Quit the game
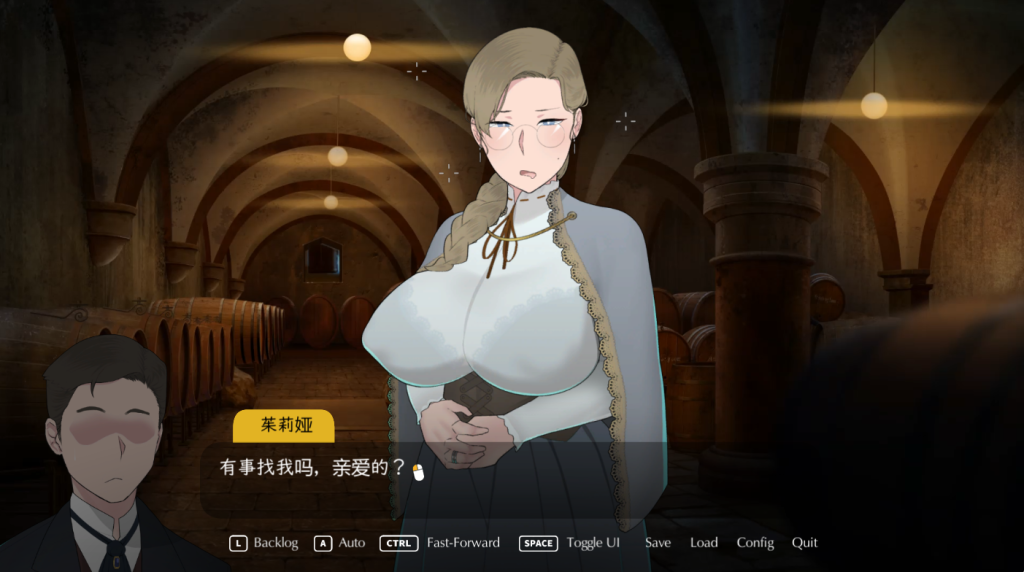The height and width of the screenshot is (572, 1024). pos(805,543)
